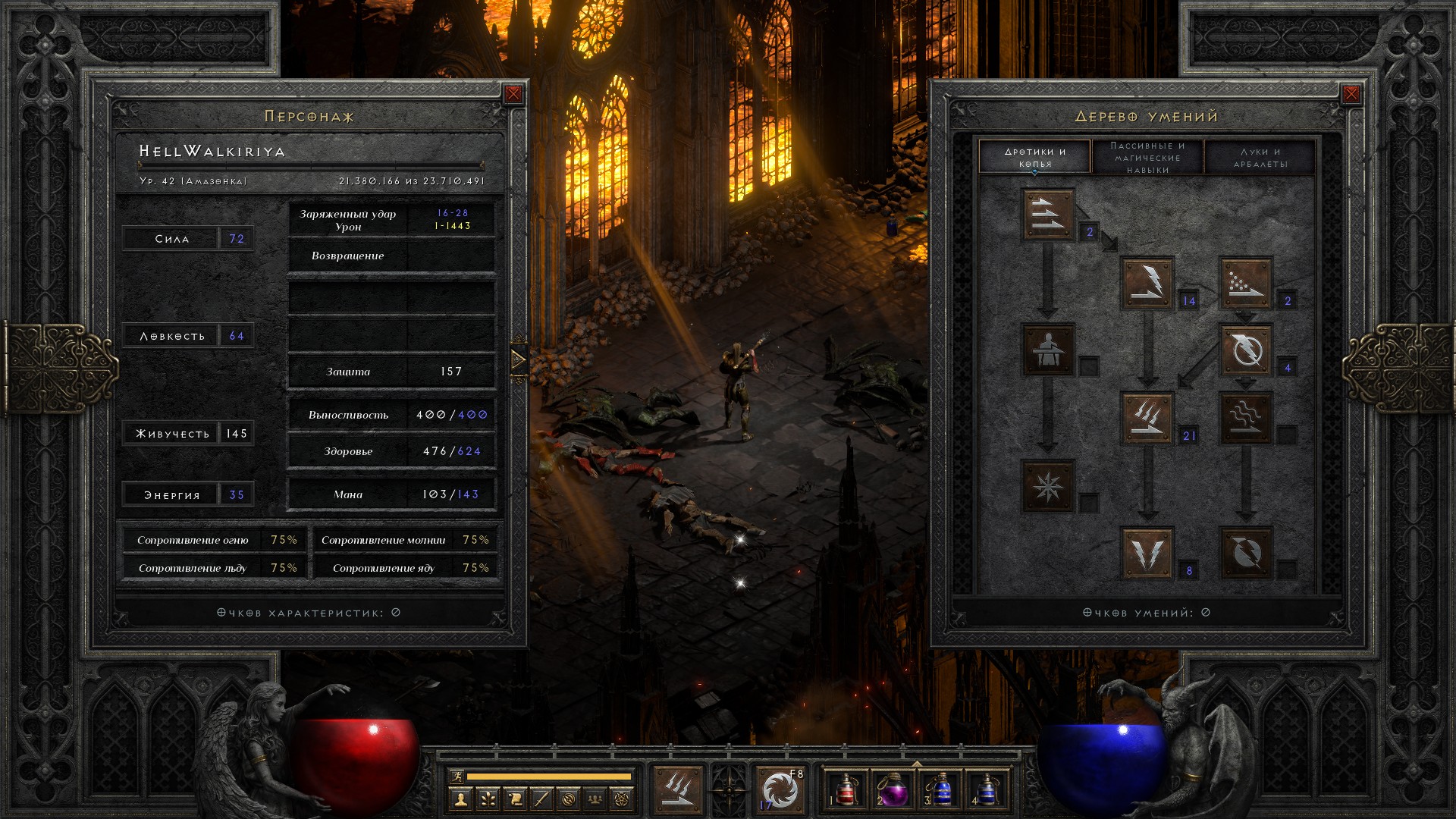Click the Charged Strike skill with 21 points
The width and height of the screenshot is (1456, 819).
[1147, 418]
